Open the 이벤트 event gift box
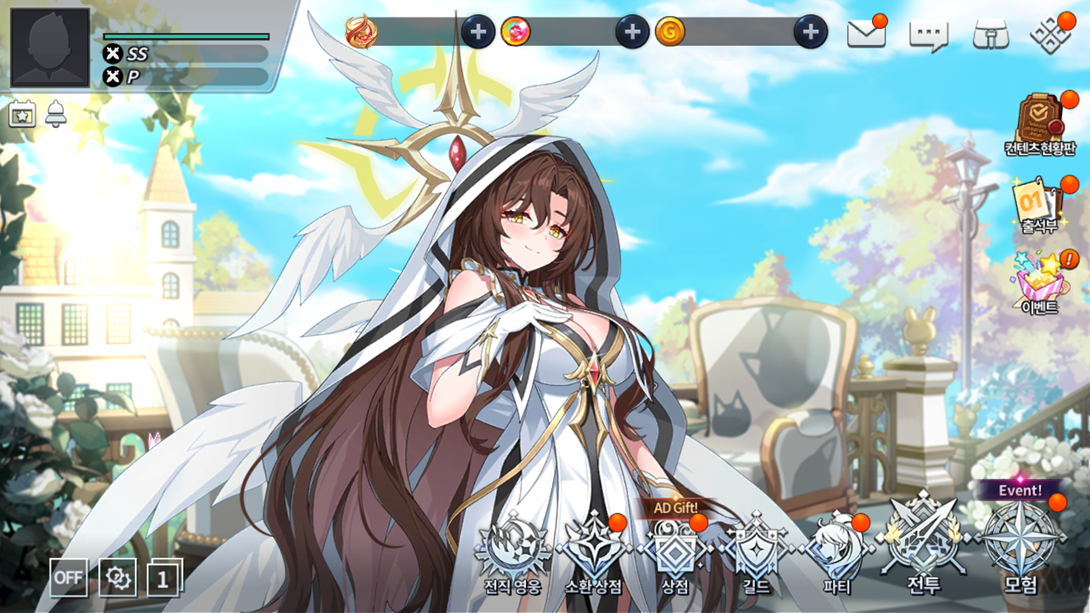The height and width of the screenshot is (613, 1090). click(x=1040, y=284)
